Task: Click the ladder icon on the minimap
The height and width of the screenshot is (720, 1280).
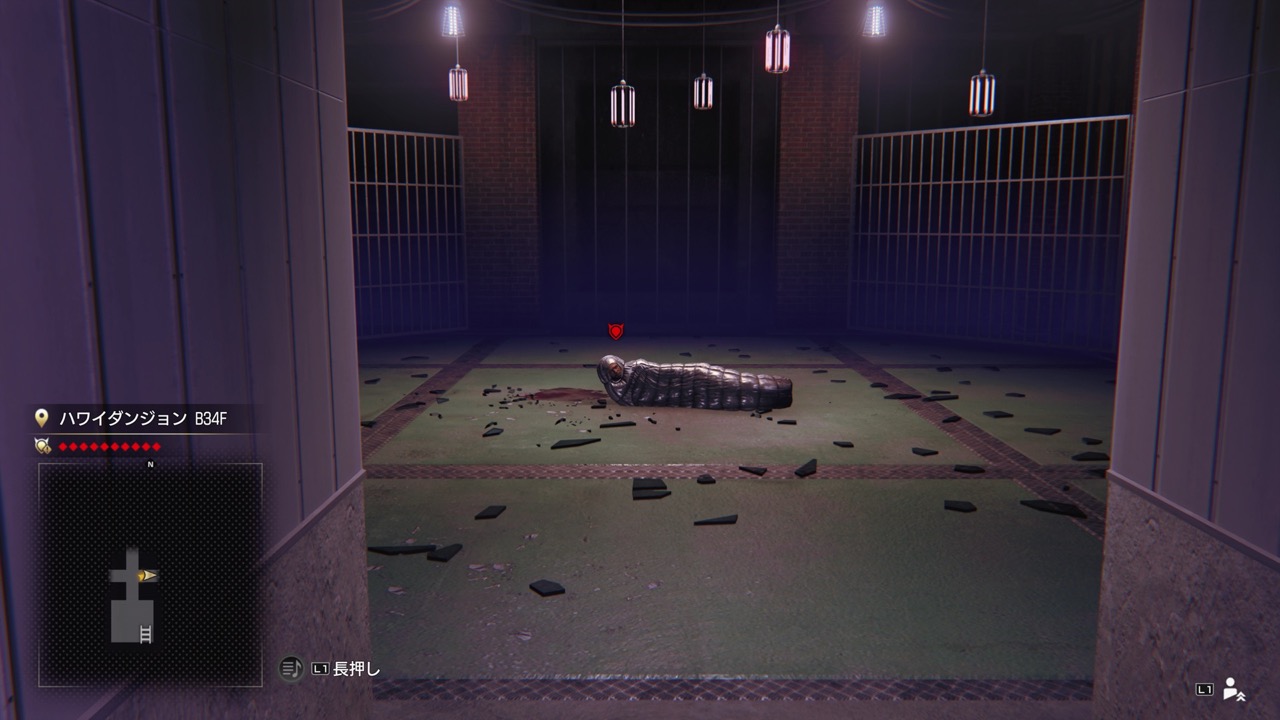Action: 146,632
